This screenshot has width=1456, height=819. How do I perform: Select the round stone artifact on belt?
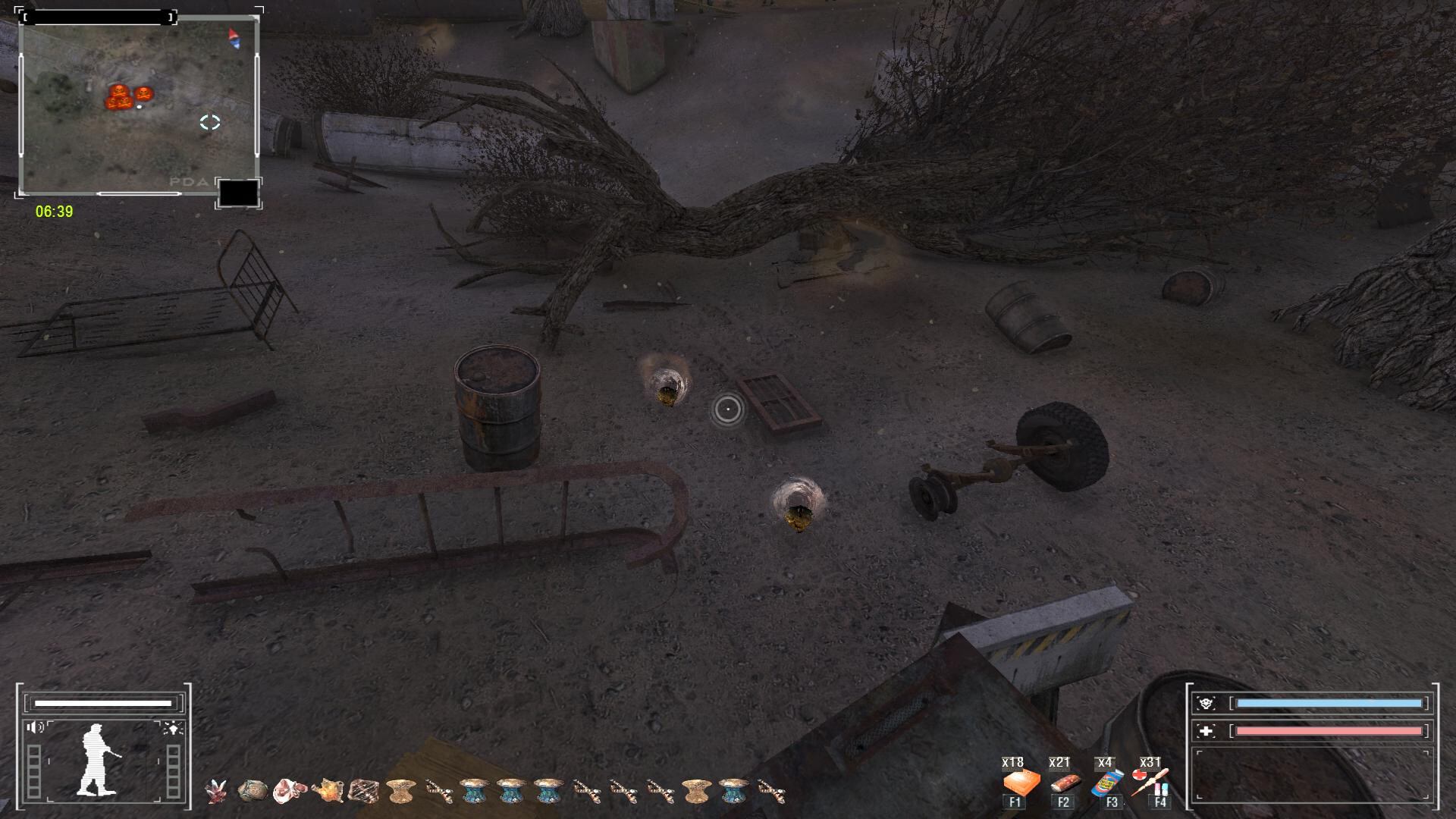point(253,791)
